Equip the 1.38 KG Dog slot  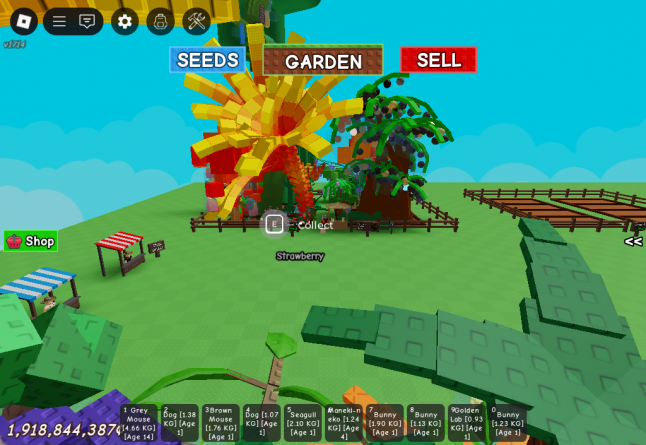coord(180,423)
